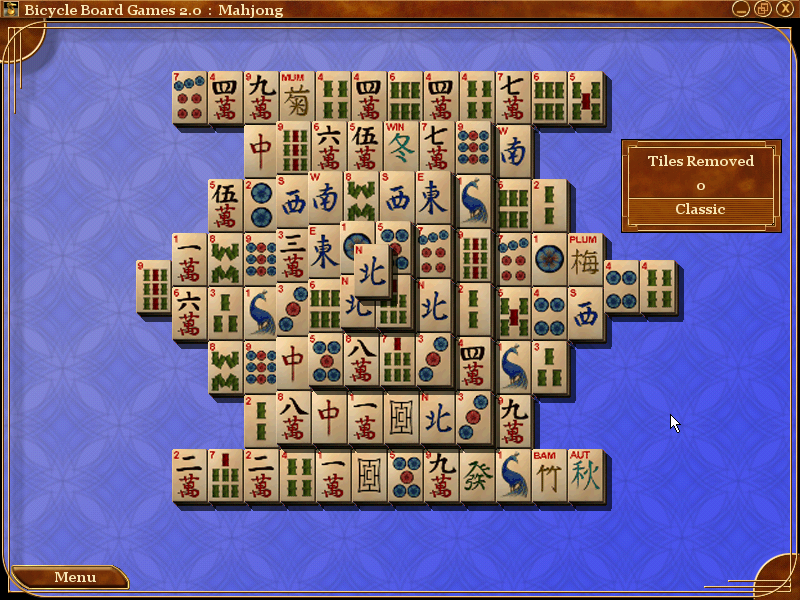The image size is (800, 600).
Task: Select the BAM bamboo flower tile
Action: click(x=548, y=475)
